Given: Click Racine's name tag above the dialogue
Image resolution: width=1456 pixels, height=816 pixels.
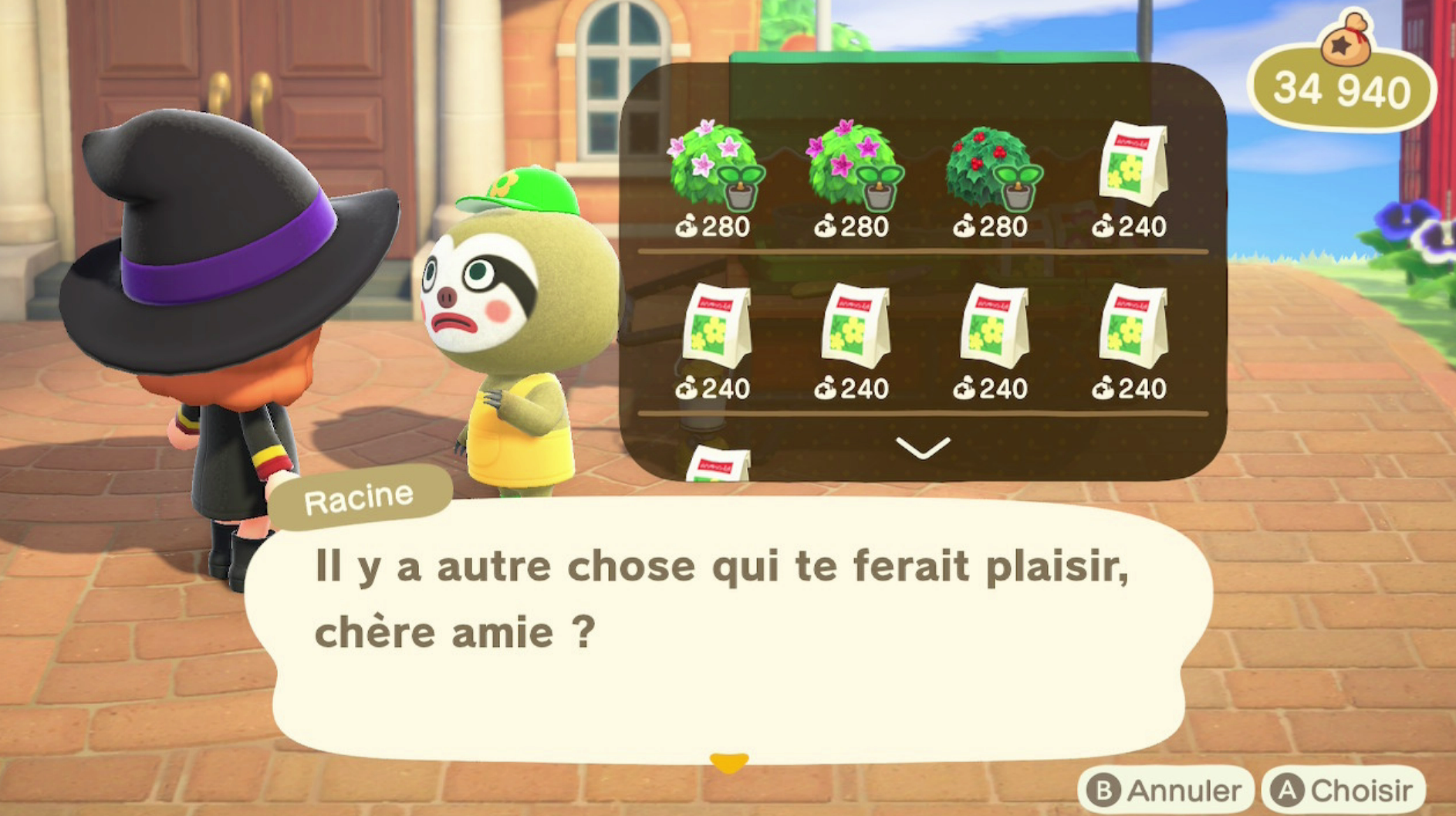Looking at the screenshot, I should pos(360,495).
